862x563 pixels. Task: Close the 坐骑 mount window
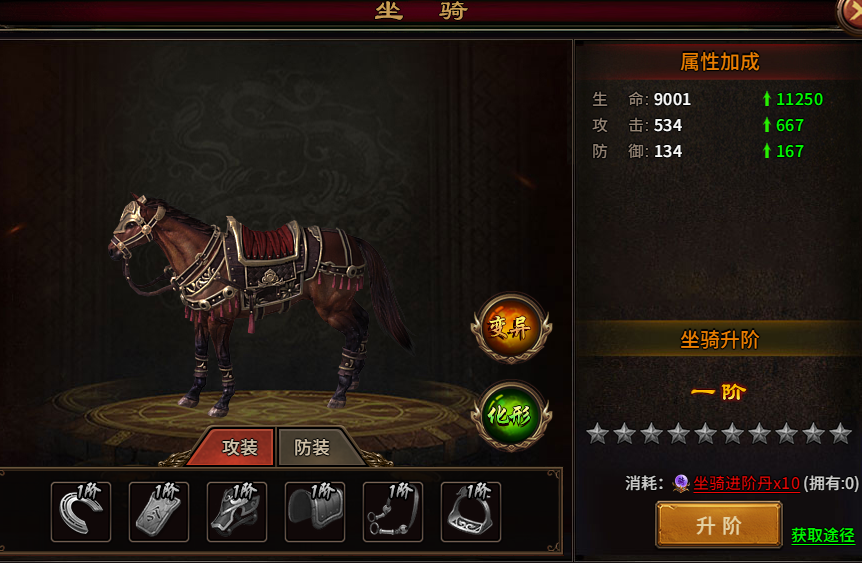(x=852, y=8)
